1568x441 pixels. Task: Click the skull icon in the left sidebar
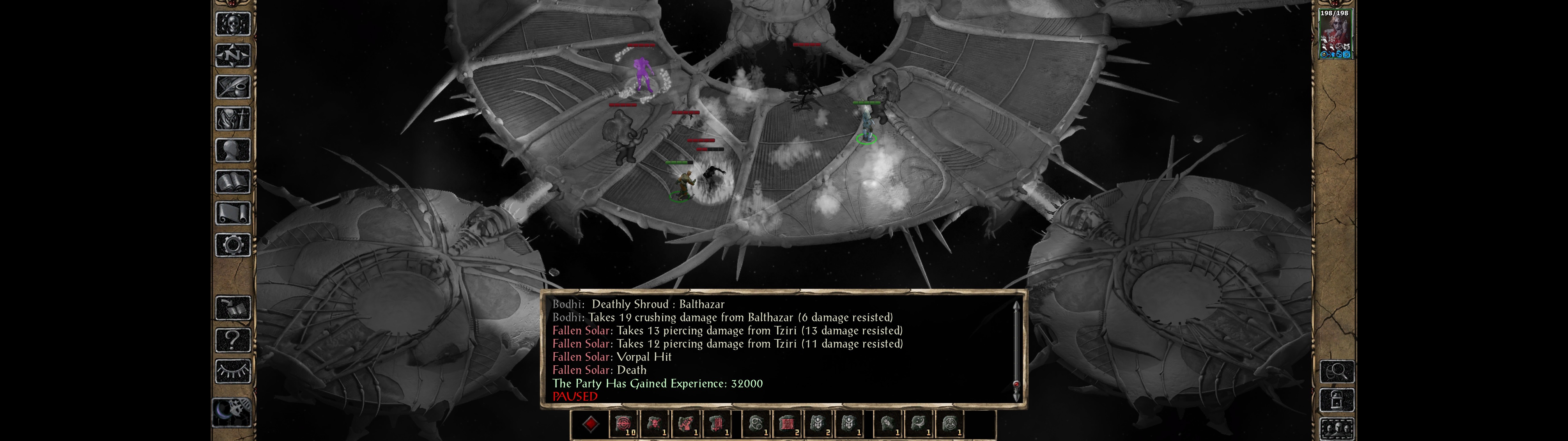232,24
